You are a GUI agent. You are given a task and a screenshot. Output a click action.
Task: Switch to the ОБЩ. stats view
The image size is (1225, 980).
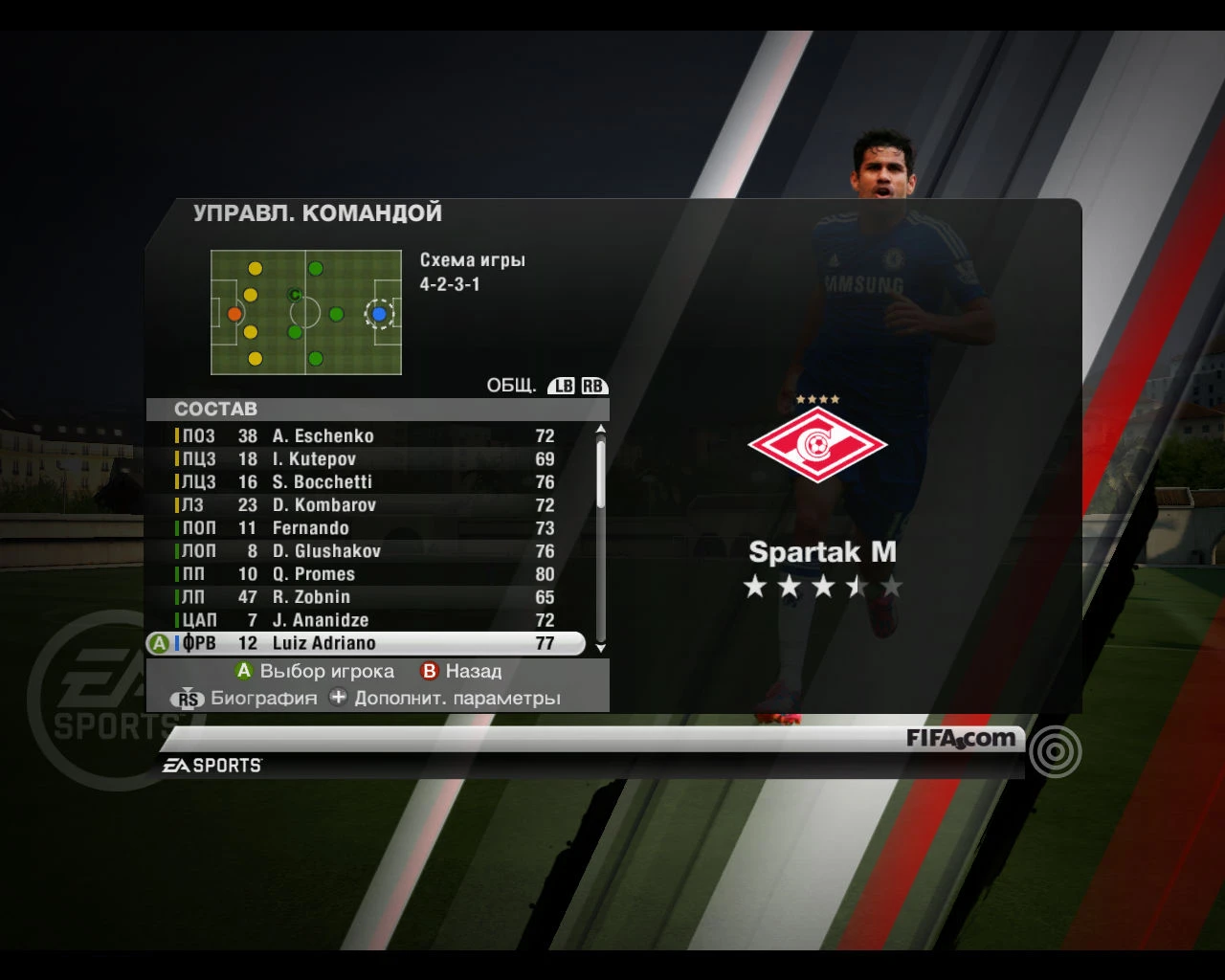tap(514, 385)
